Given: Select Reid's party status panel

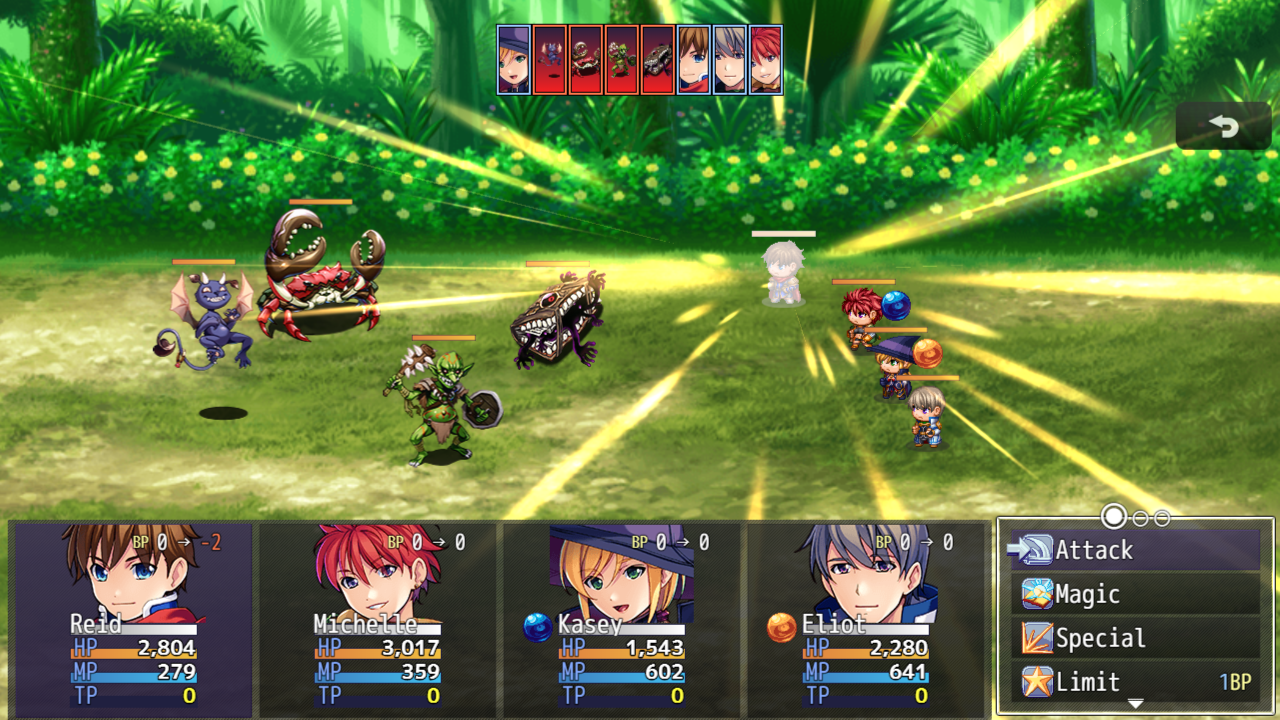Looking at the screenshot, I should click(132, 618).
